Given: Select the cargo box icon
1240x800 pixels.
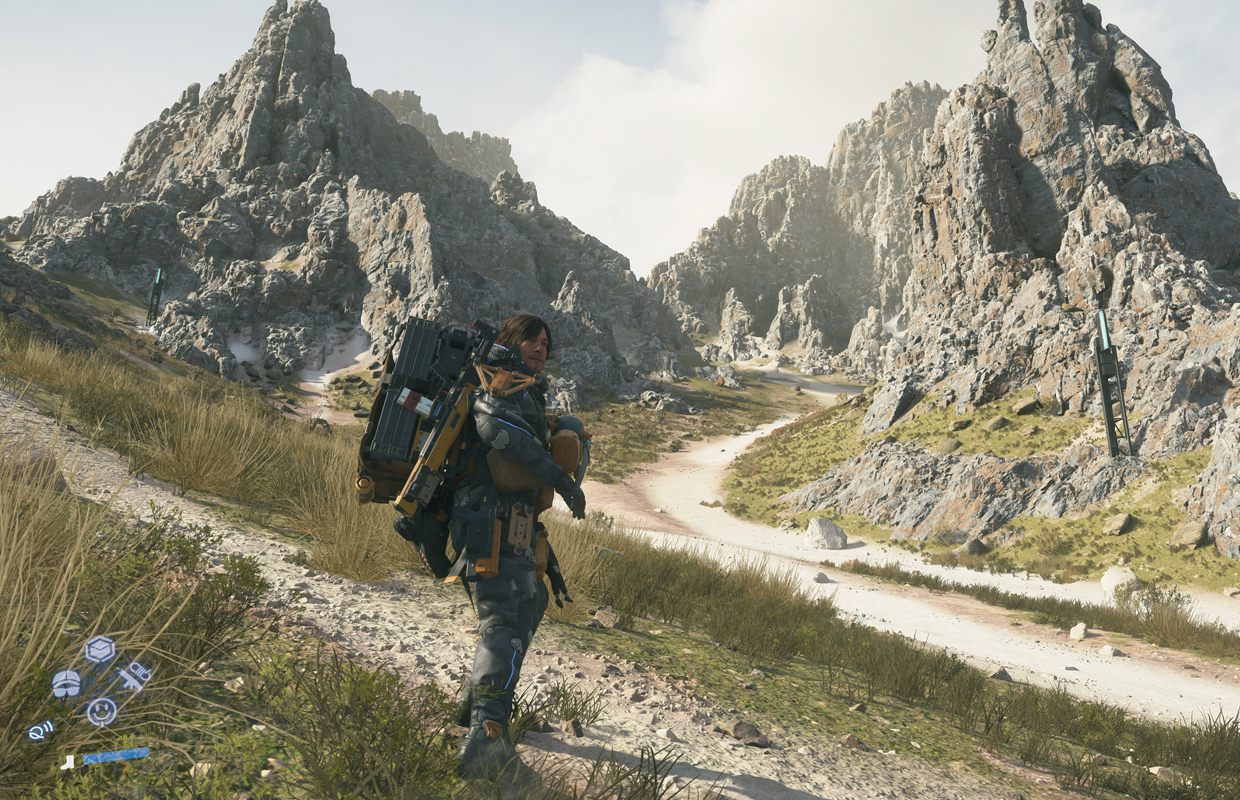Looking at the screenshot, I should [99, 649].
